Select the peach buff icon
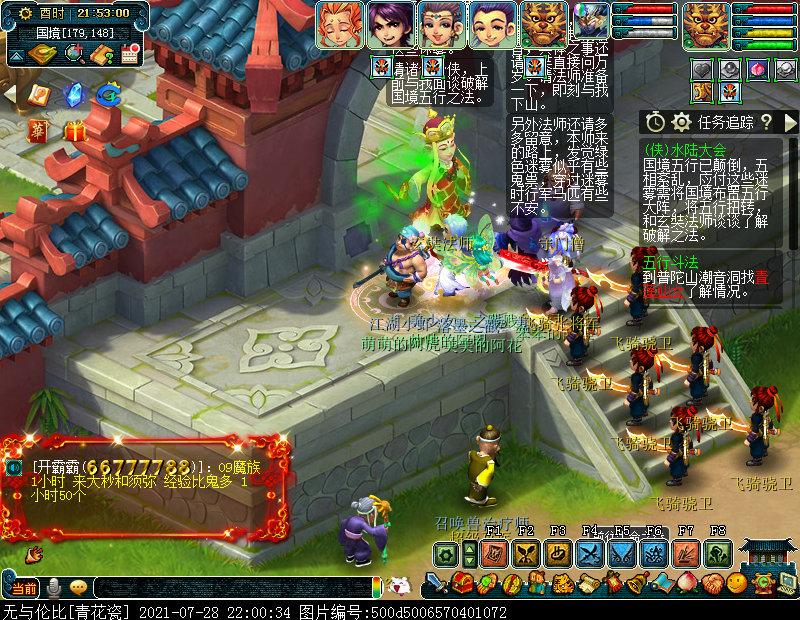Image resolution: width=800 pixels, height=620 pixels. coord(756,69)
